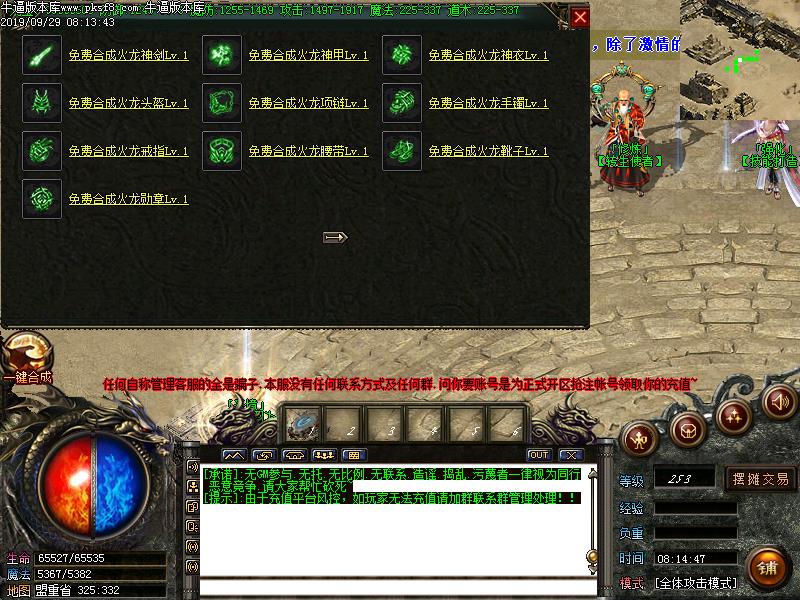Select 免费合成火龙神剑Lv.1 link
Viewport: 800px width, 600px height.
(x=128, y=56)
